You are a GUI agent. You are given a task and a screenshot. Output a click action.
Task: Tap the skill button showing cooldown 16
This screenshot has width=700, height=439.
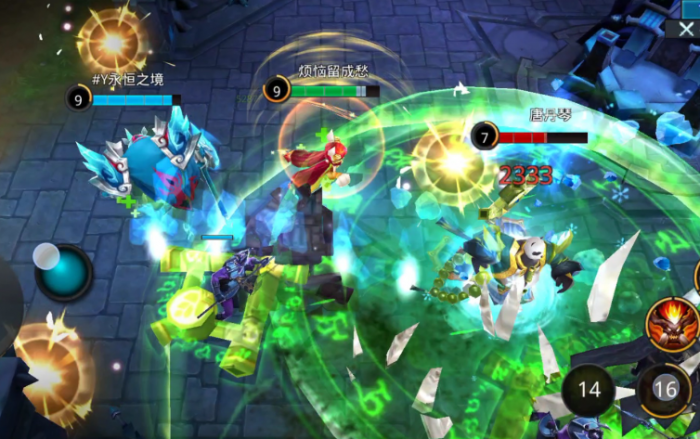tap(665, 389)
